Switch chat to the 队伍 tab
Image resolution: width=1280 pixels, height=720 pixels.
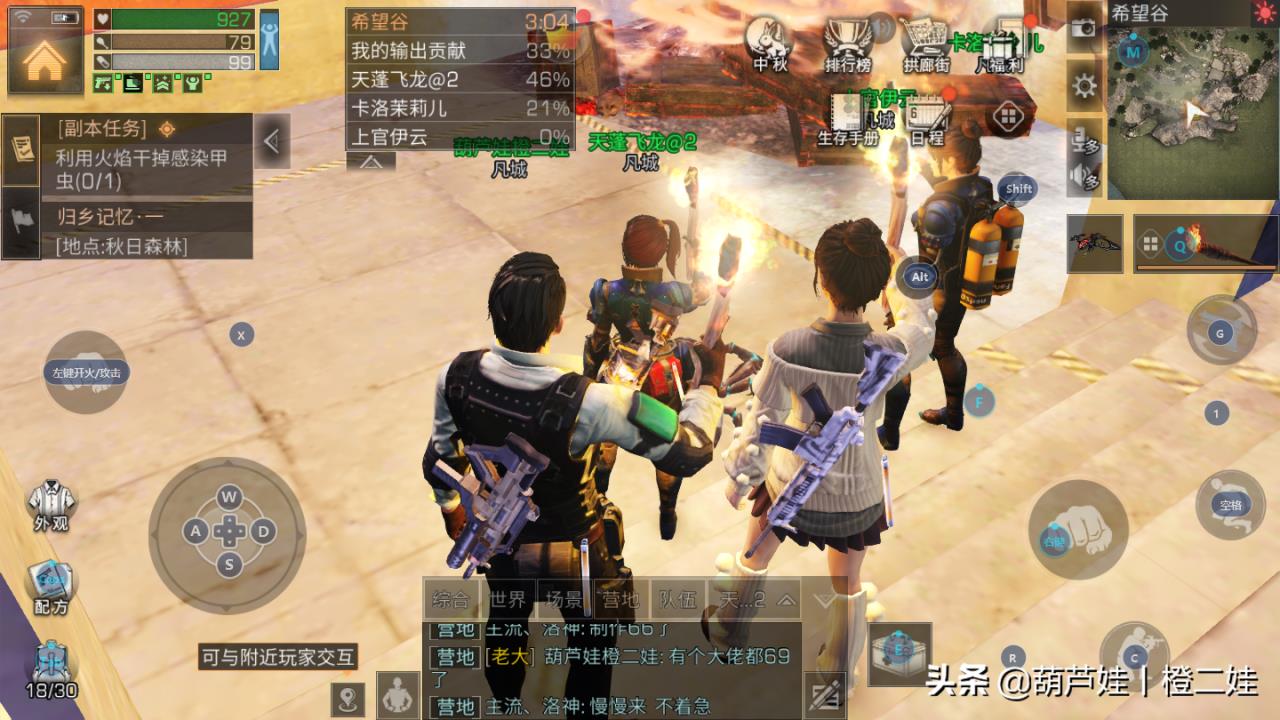677,600
